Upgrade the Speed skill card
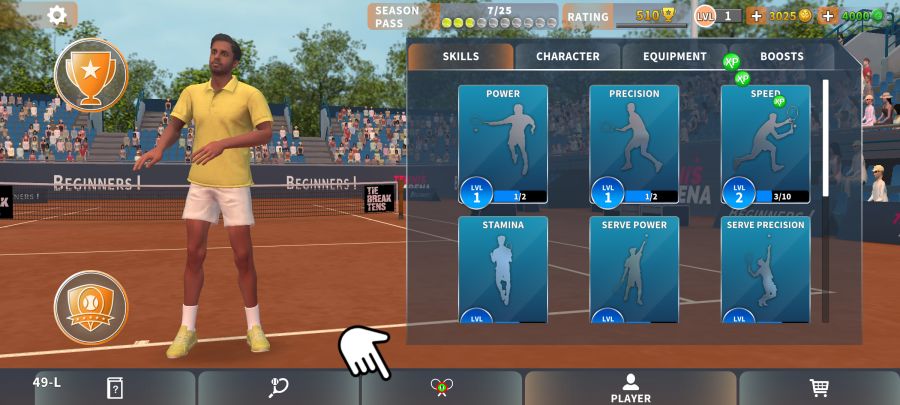 765,144
